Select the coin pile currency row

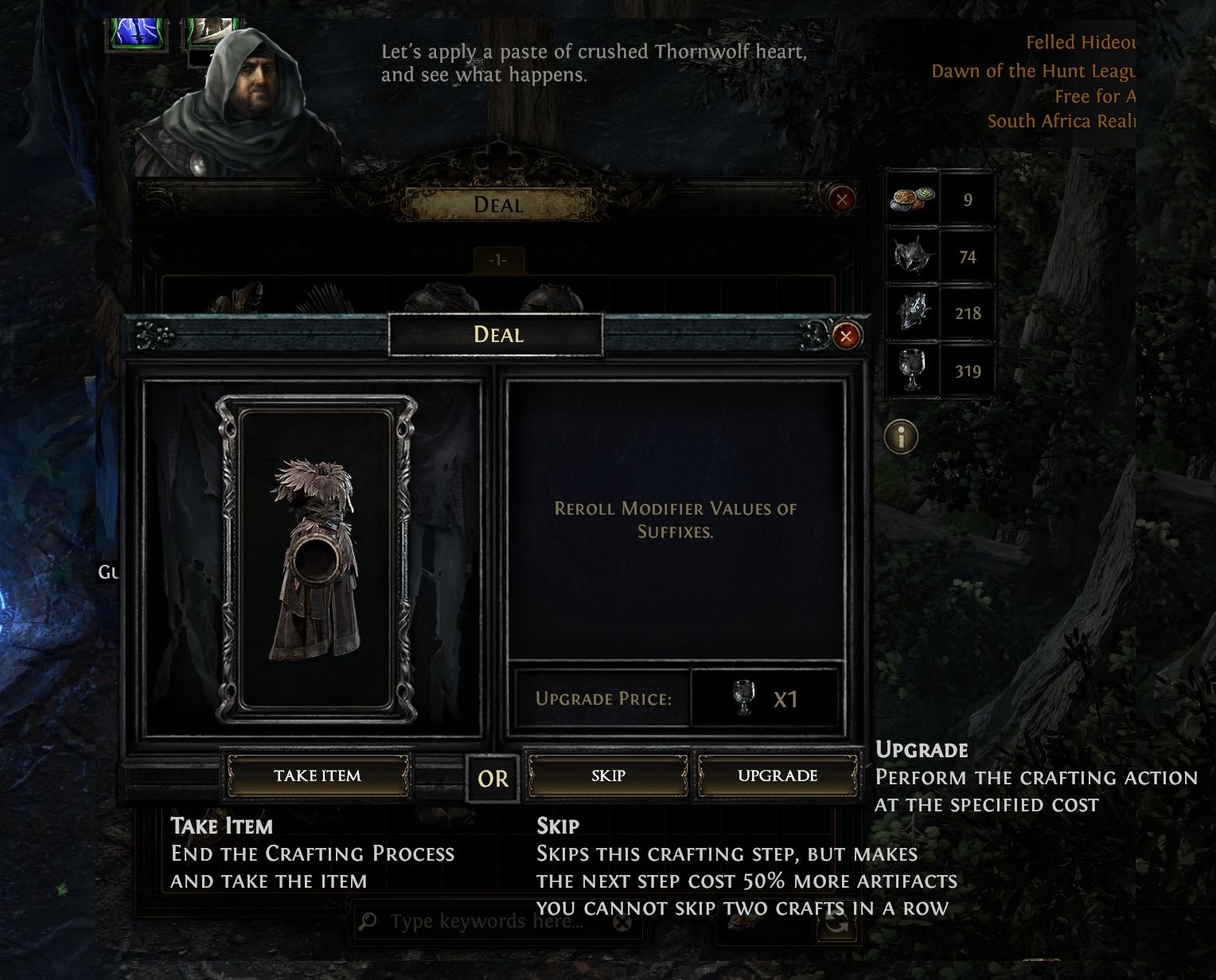point(913,199)
